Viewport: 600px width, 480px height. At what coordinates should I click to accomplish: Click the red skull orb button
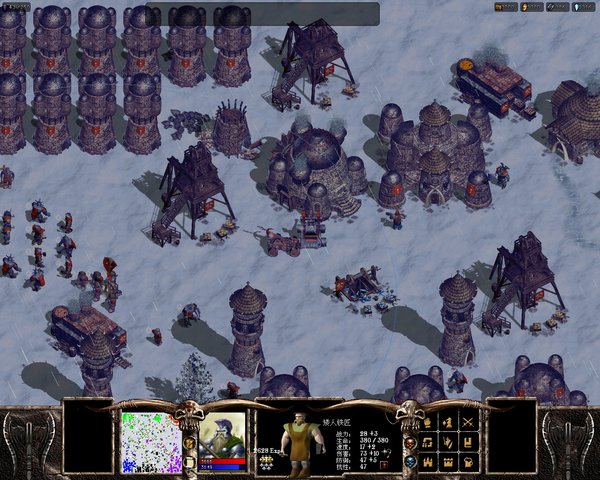410,442
